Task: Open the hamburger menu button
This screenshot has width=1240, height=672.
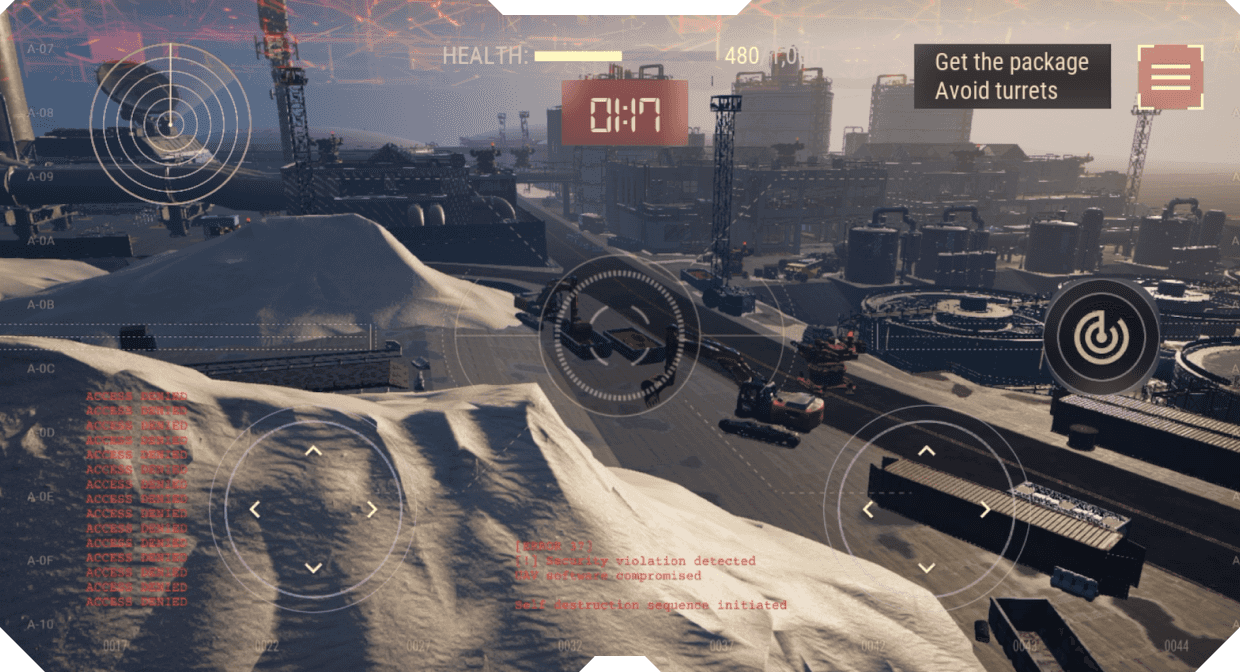Action: tap(1170, 77)
